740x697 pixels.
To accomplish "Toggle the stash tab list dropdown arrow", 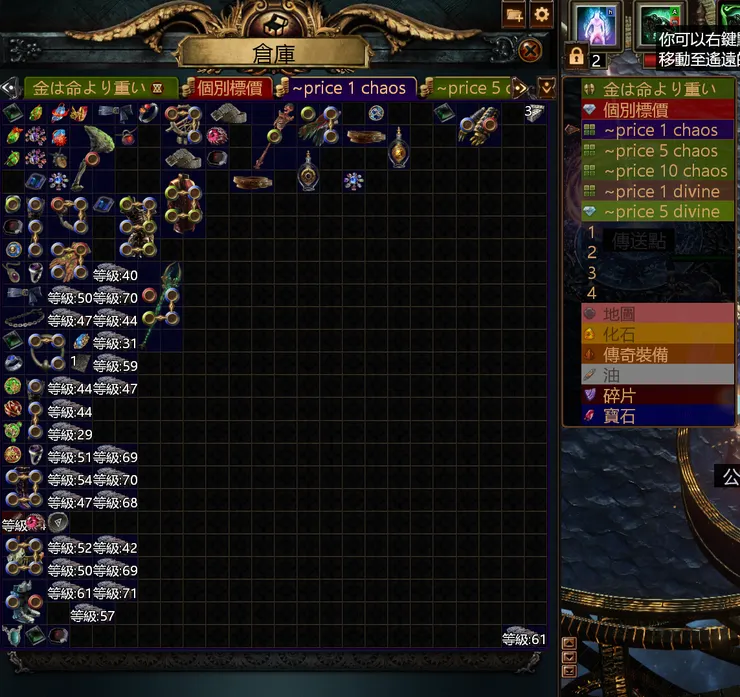I will tap(546, 88).
